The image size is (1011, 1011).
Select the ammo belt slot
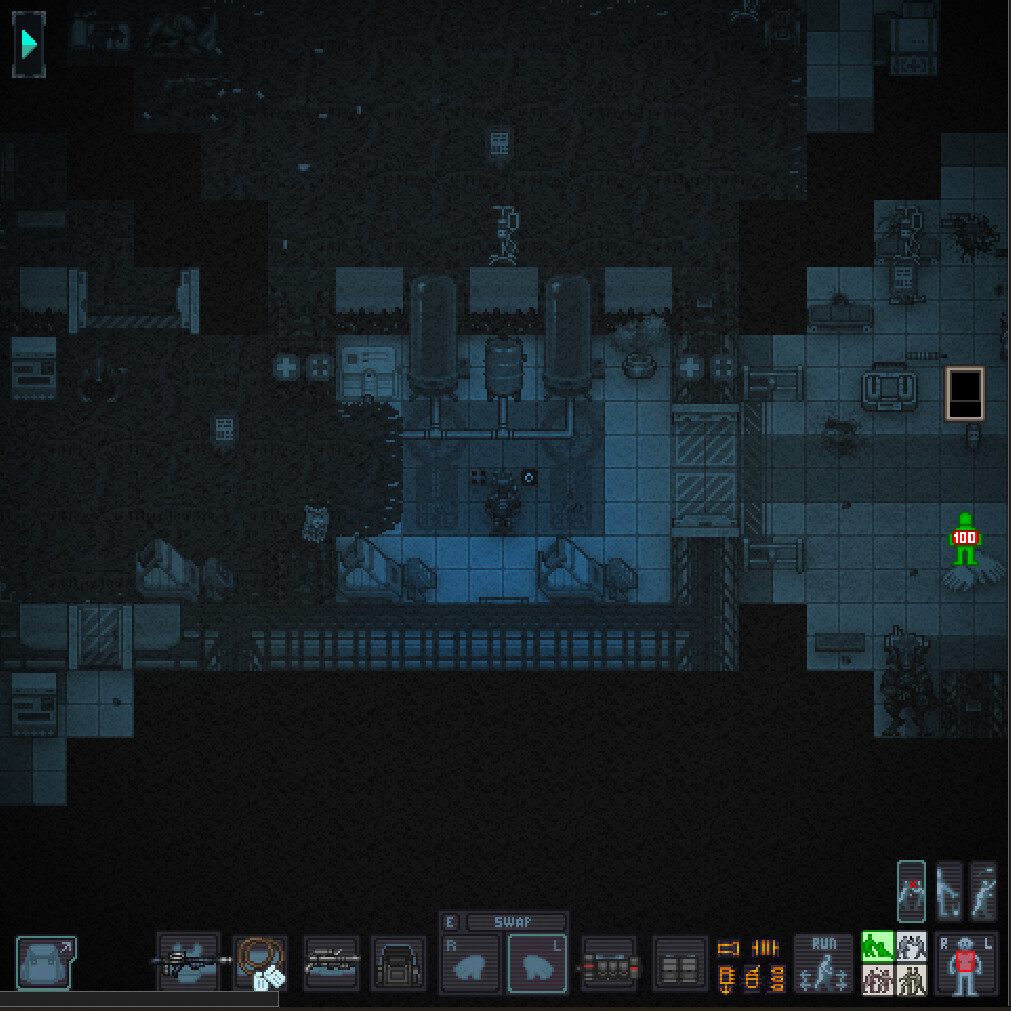(x=609, y=965)
